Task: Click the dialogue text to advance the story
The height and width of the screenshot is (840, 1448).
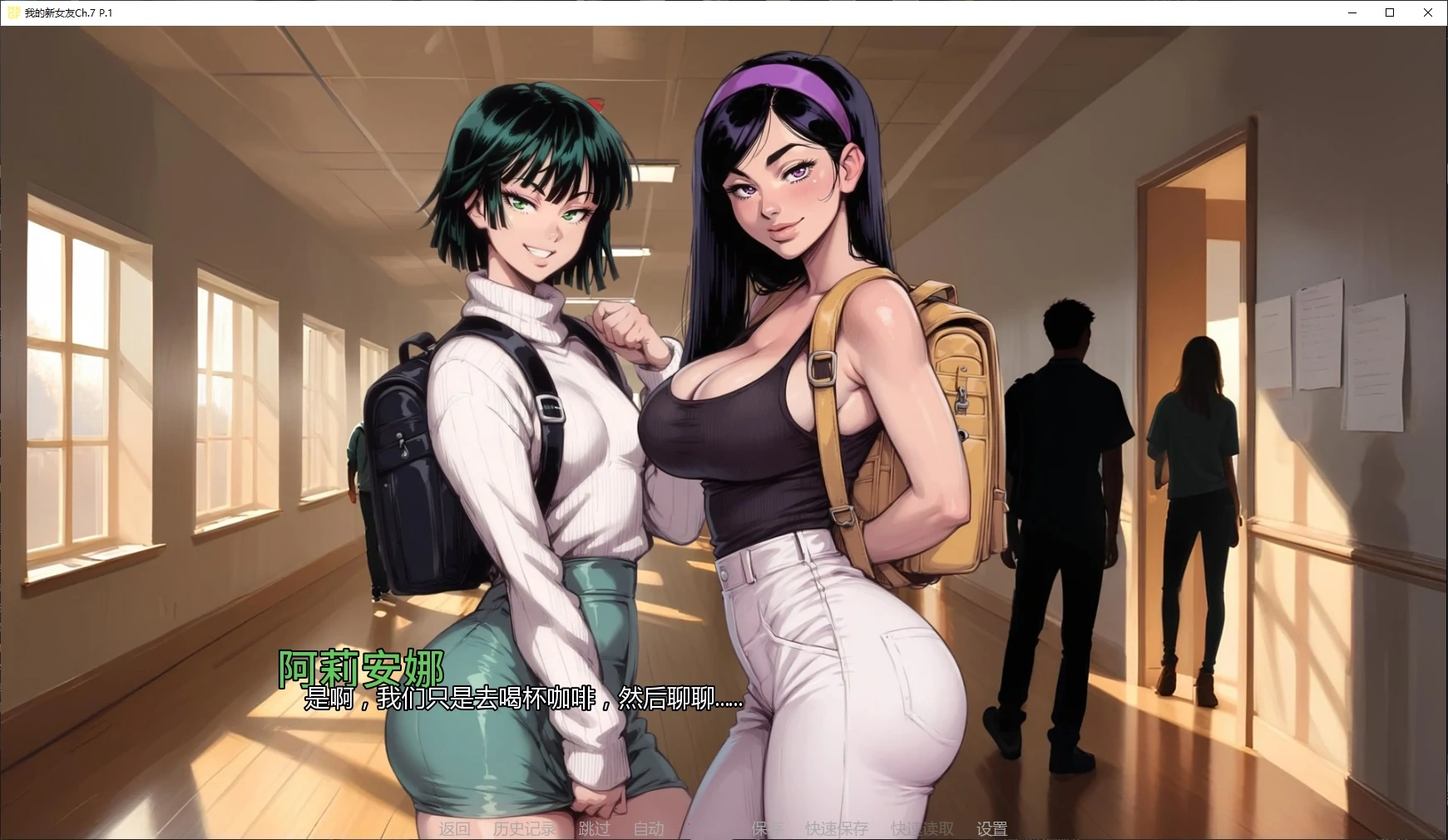Action: pyautogui.click(x=524, y=699)
